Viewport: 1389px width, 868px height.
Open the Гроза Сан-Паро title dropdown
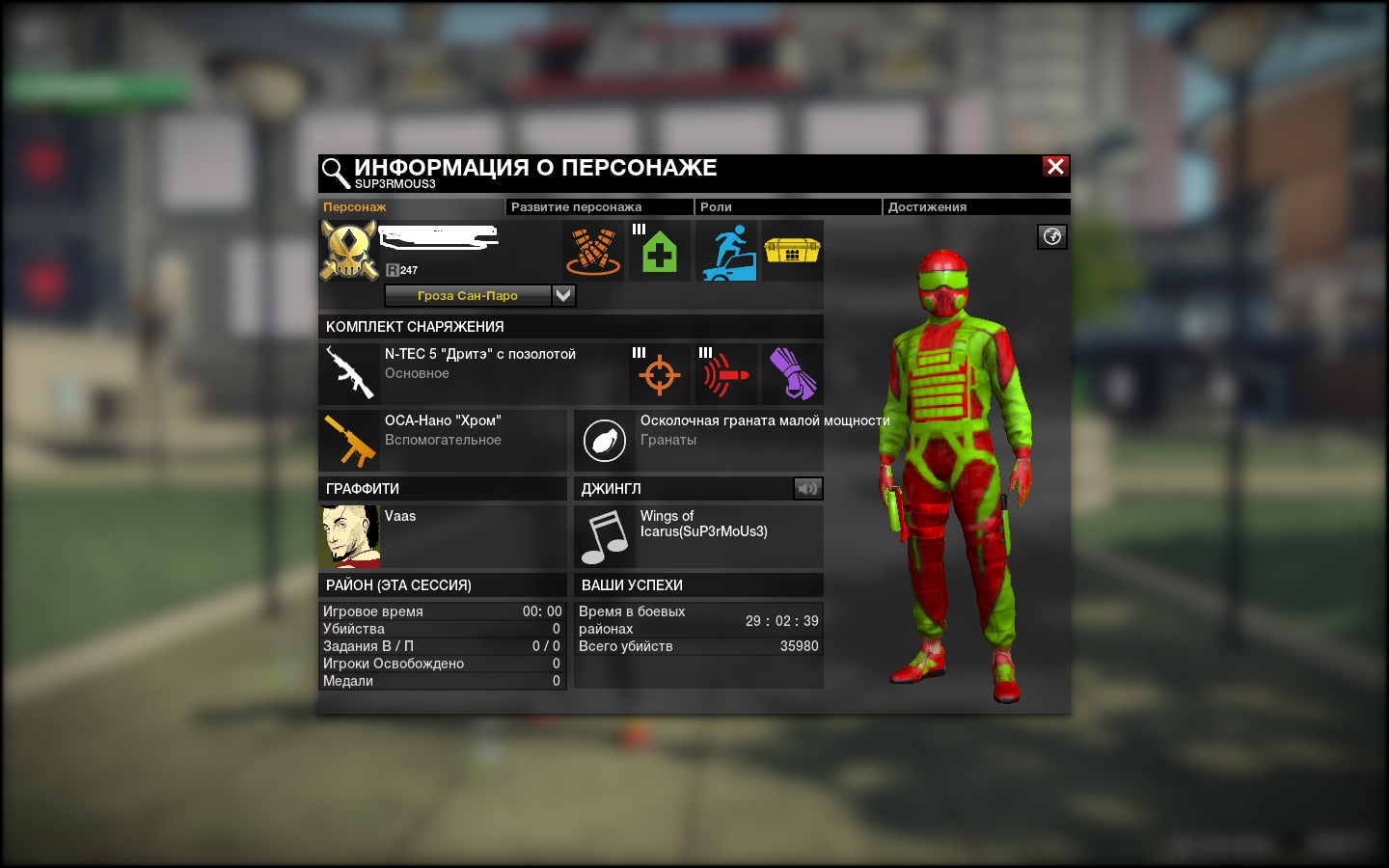[x=563, y=295]
